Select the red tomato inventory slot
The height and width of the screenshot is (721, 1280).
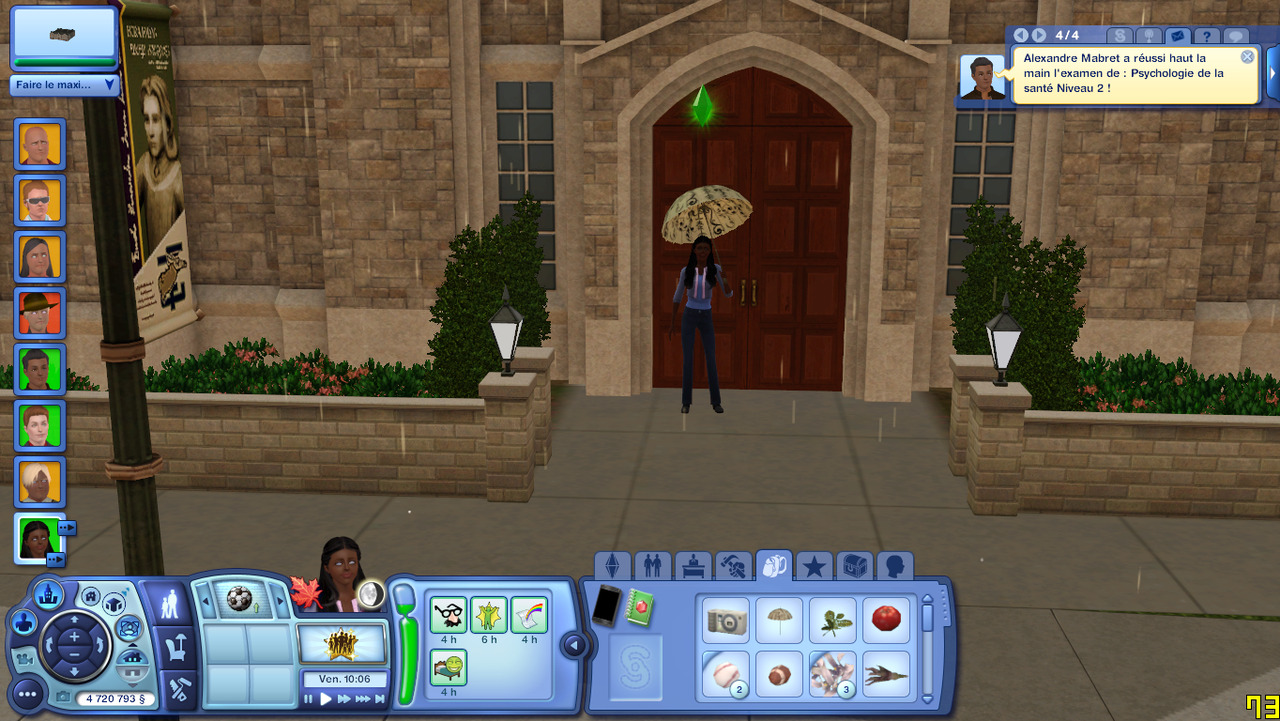pos(886,620)
